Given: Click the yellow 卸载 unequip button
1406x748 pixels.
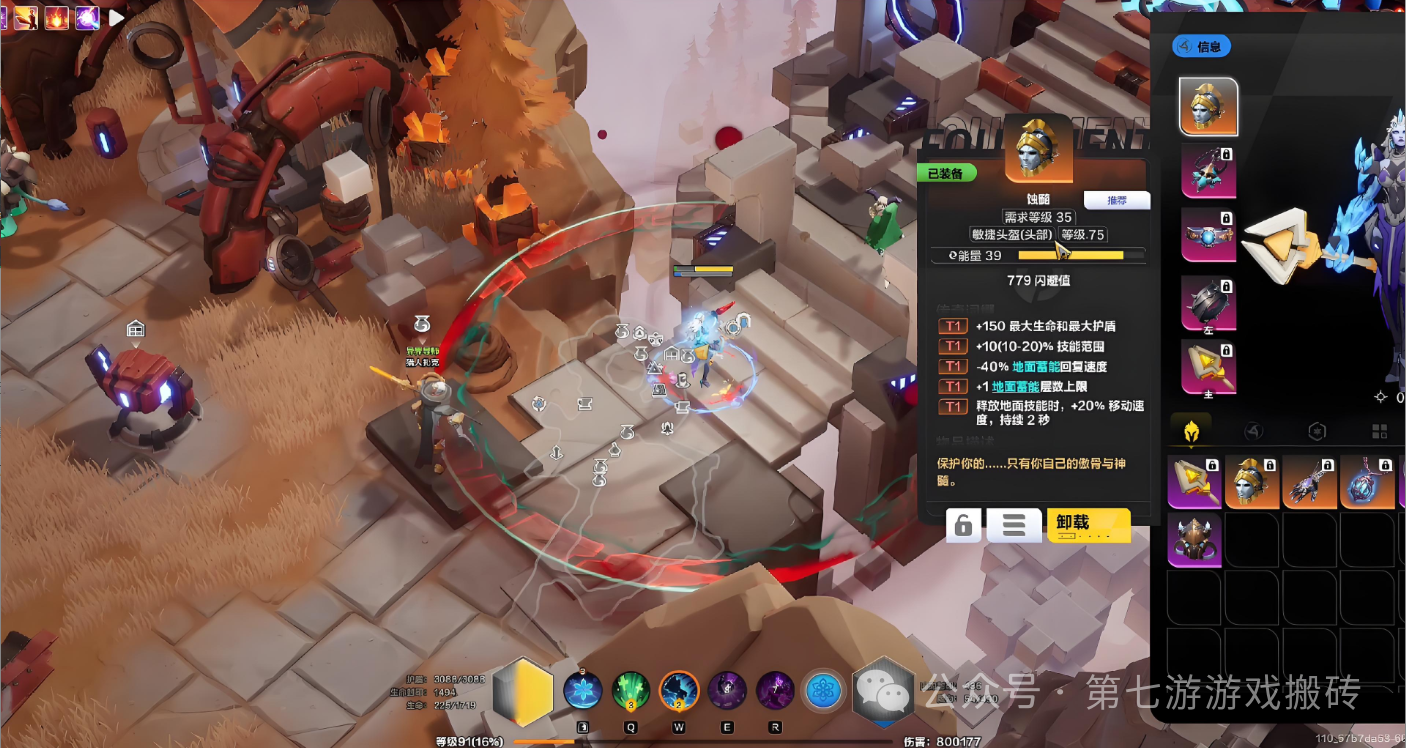Looking at the screenshot, I should click(x=1088, y=524).
